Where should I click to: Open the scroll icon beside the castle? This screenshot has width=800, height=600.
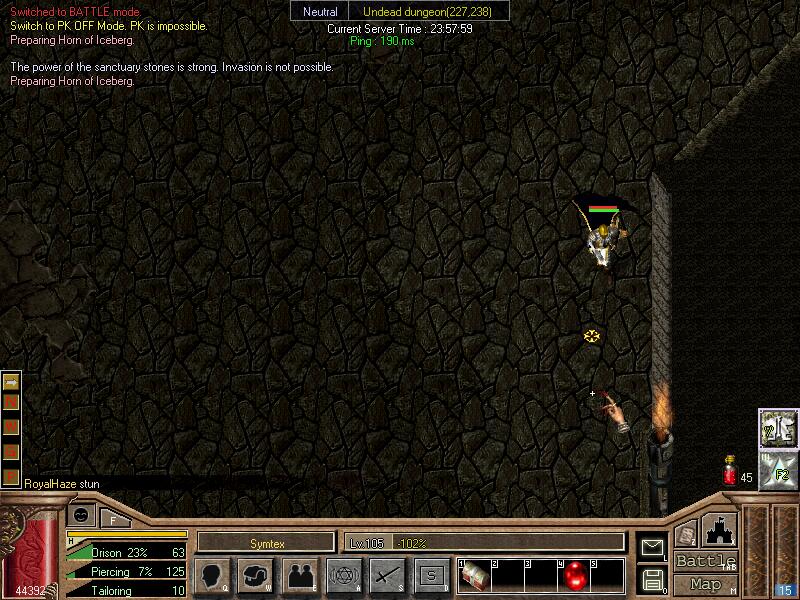coord(685,537)
